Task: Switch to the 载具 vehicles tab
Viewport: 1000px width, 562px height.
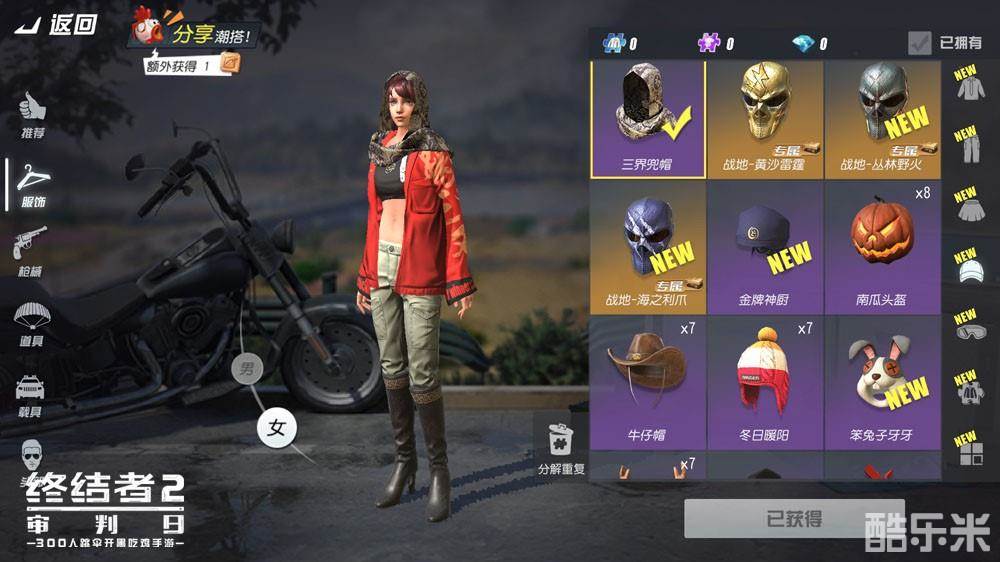Action: pyautogui.click(x=31, y=393)
